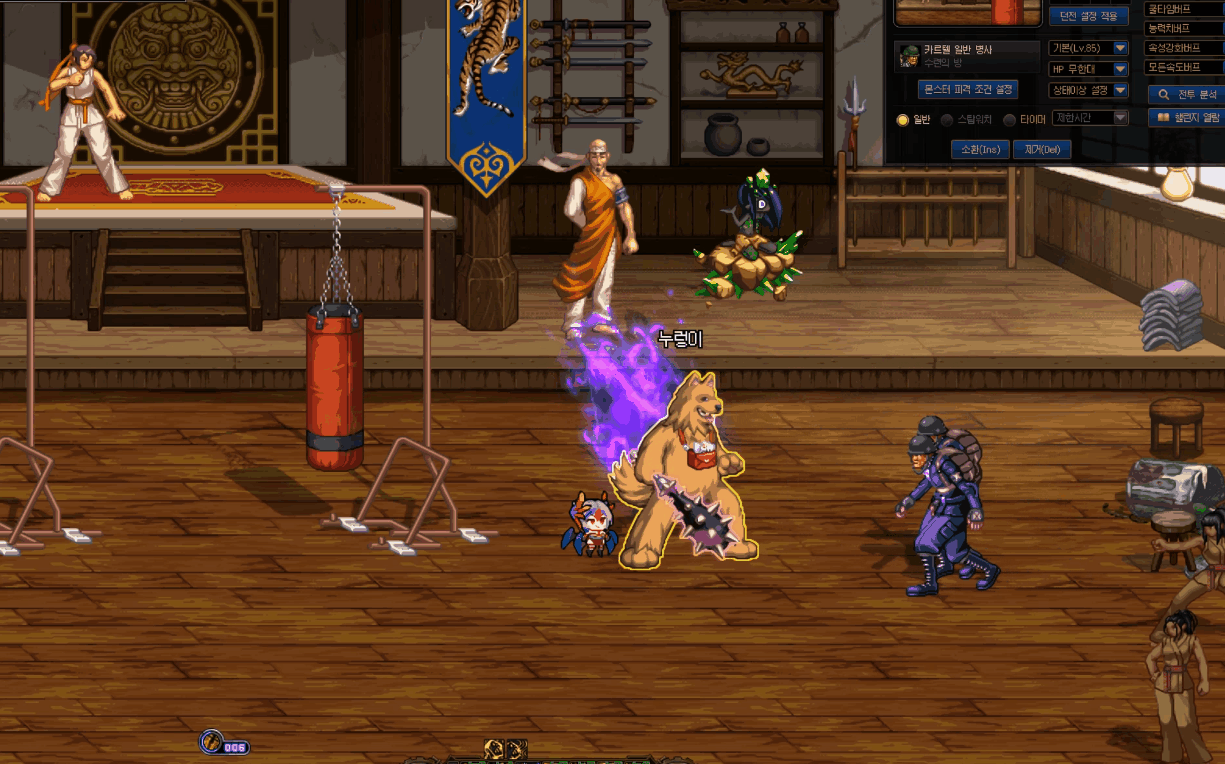This screenshot has height=764, width=1225.
Task: Click the round item icon showing 006
Action: (213, 742)
